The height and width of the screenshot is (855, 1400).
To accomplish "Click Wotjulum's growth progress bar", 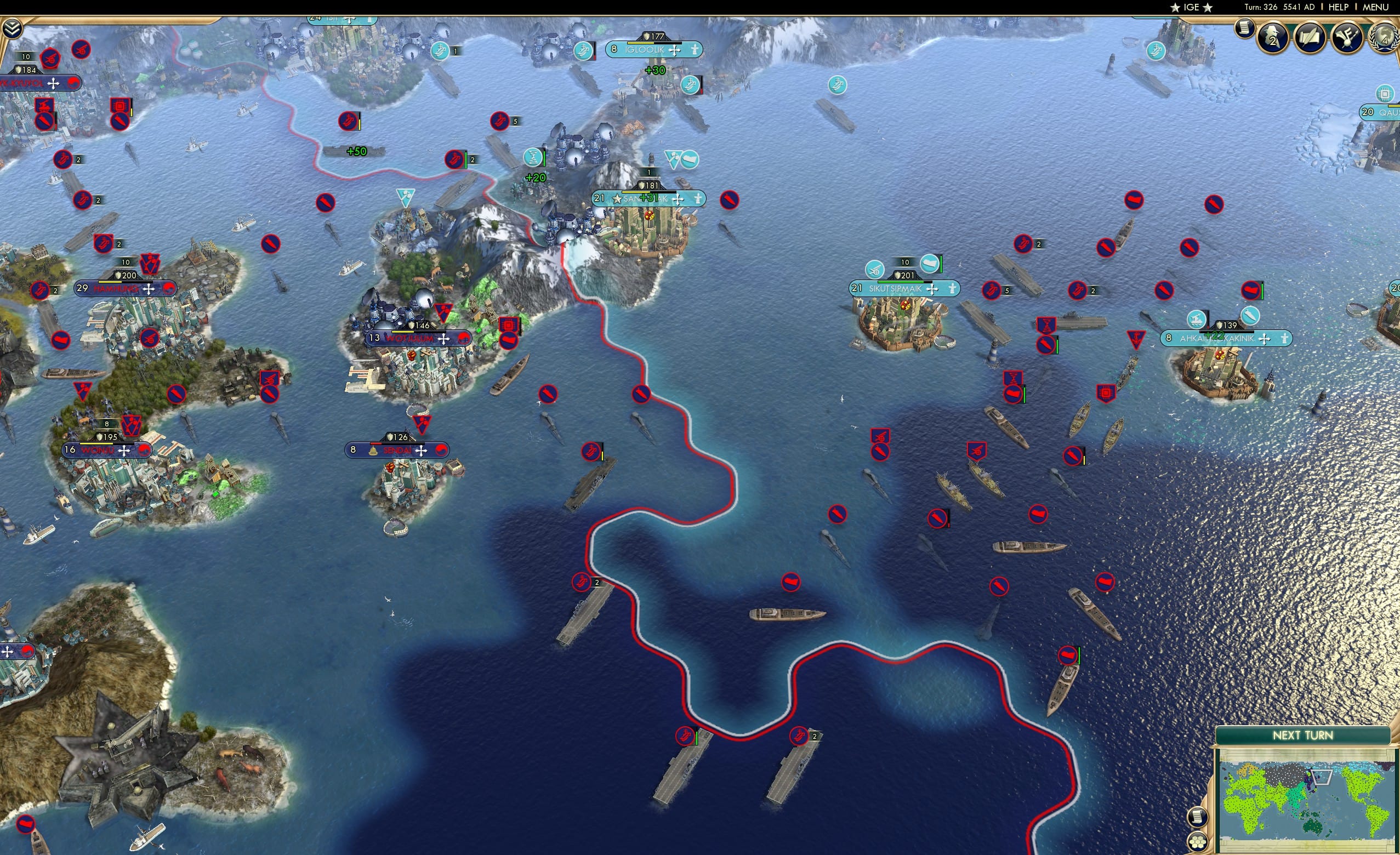I will coord(419,332).
